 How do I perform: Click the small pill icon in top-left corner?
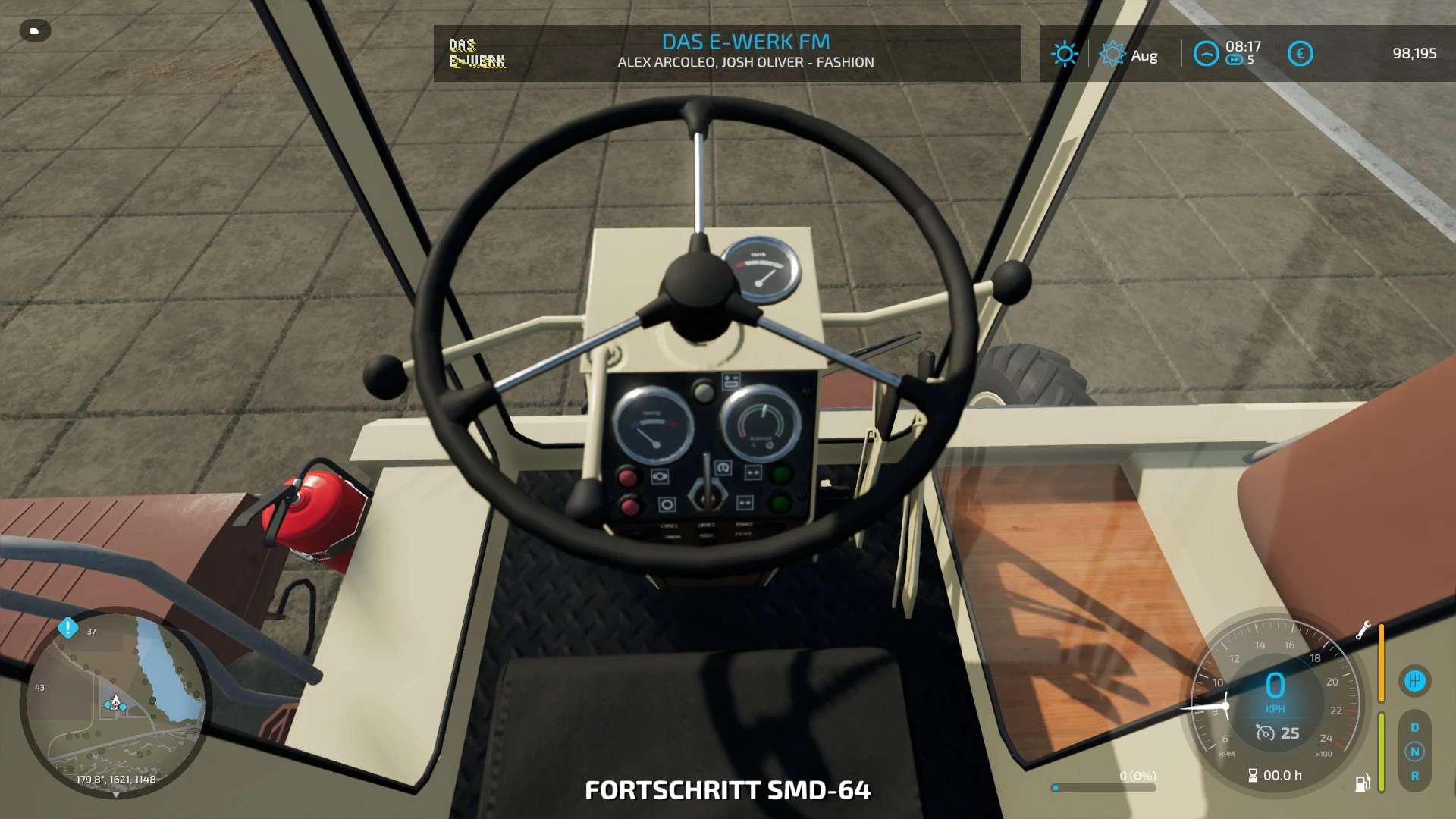[x=34, y=31]
